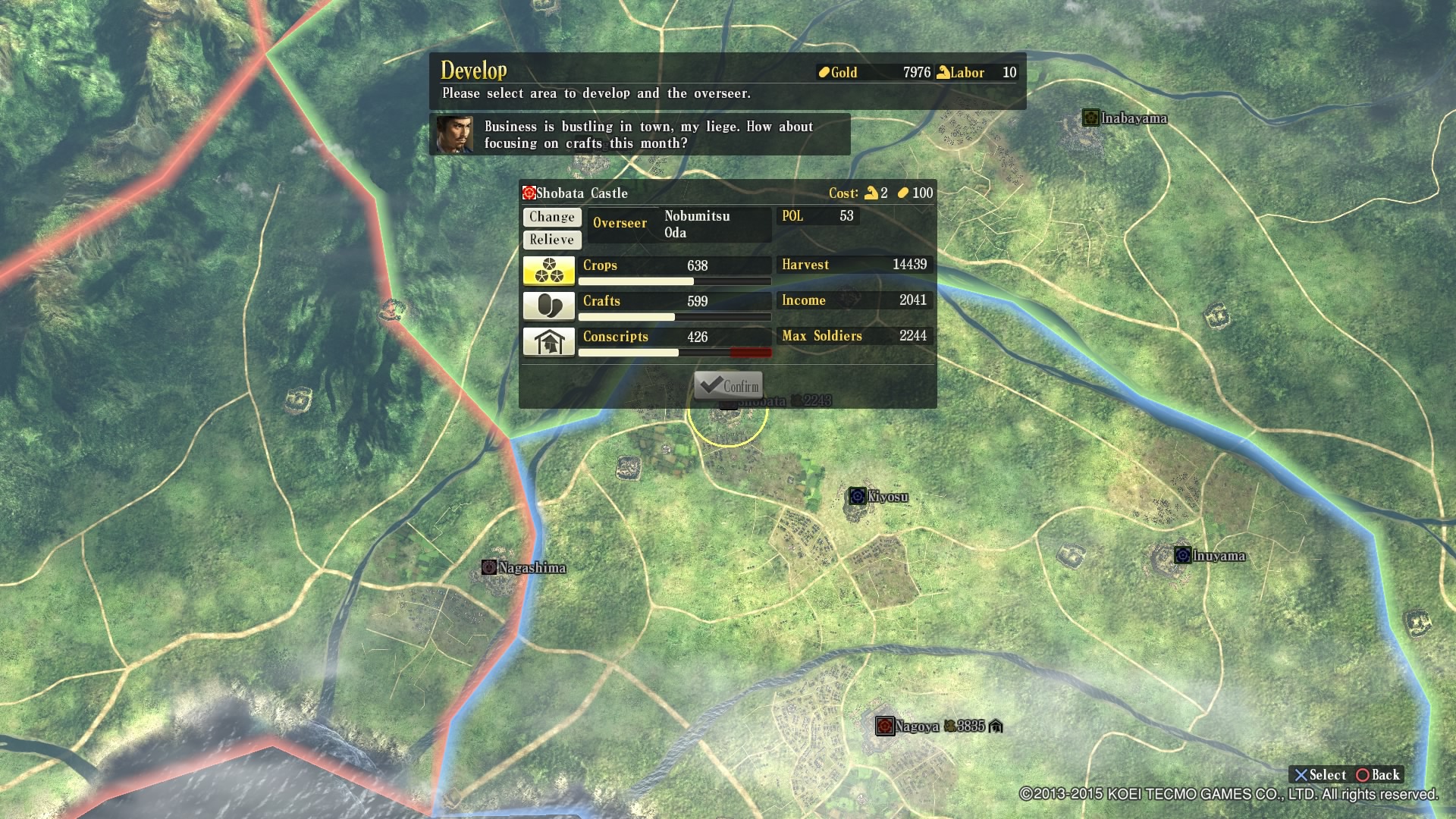1456x819 pixels.
Task: Click the Conscripts icon in the develop panel
Action: (x=548, y=341)
